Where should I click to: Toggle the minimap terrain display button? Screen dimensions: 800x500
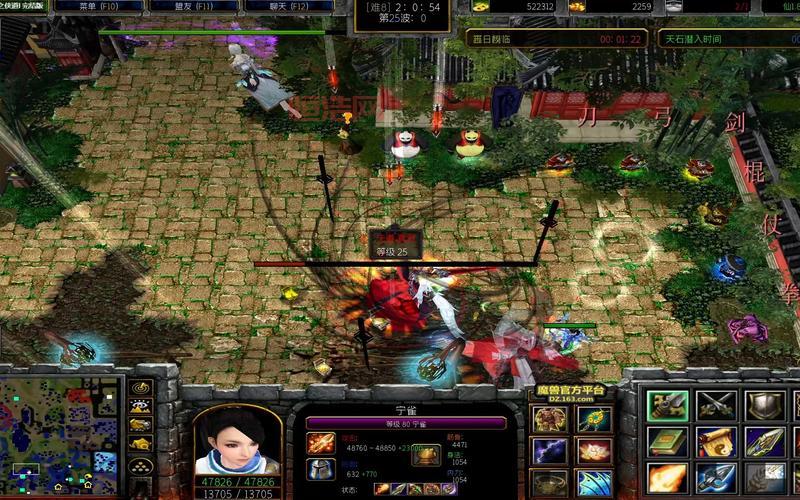(x=141, y=406)
